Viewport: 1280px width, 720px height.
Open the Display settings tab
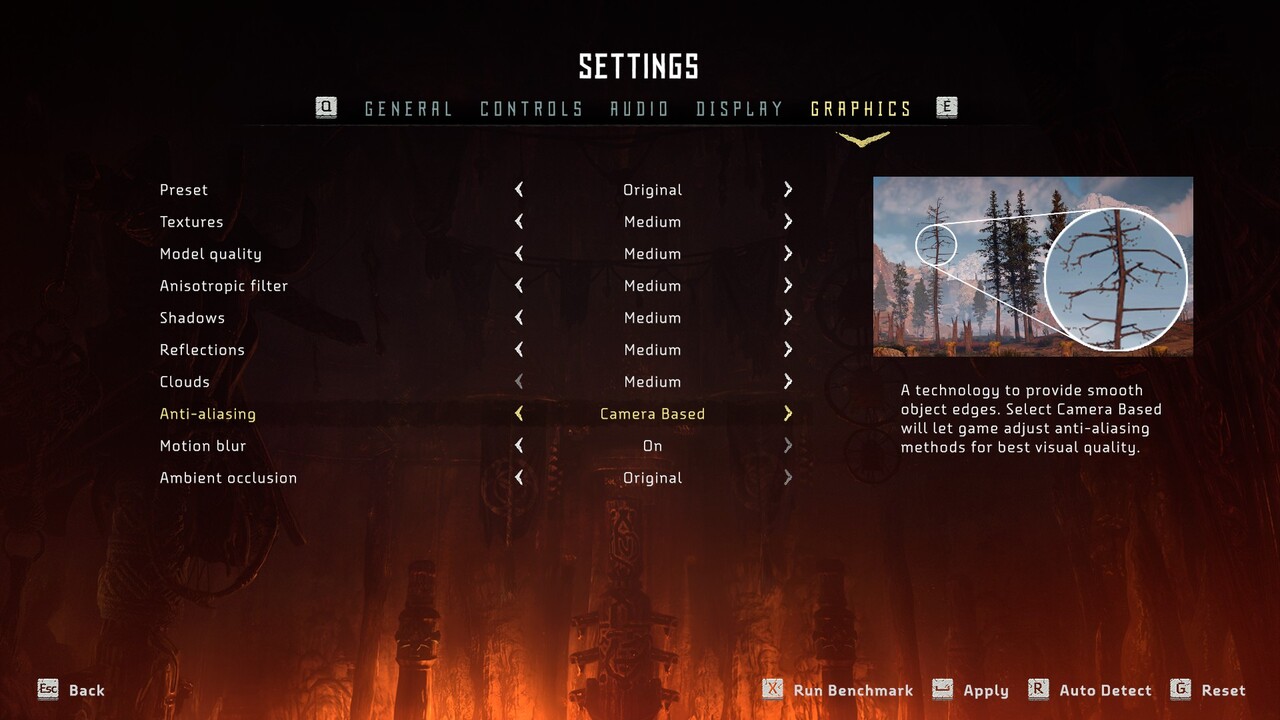[739, 109]
